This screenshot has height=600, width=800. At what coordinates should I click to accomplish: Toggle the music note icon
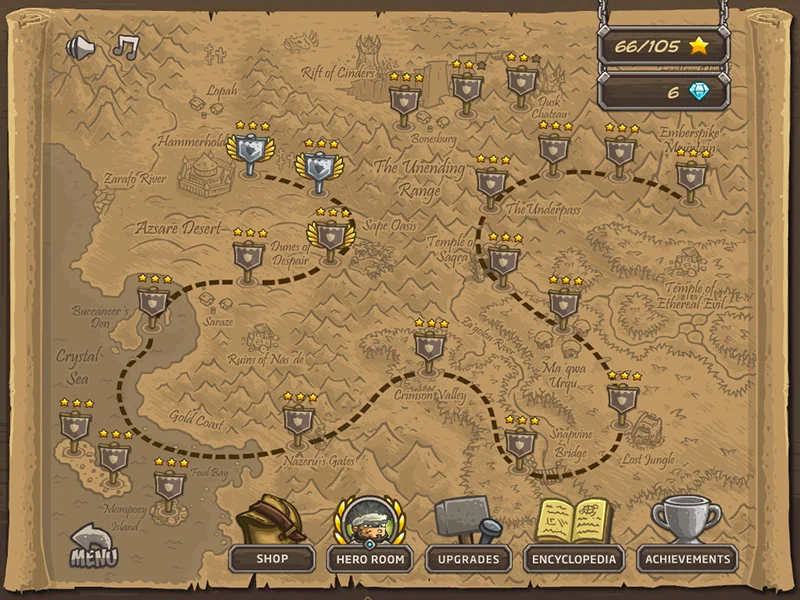125,46
